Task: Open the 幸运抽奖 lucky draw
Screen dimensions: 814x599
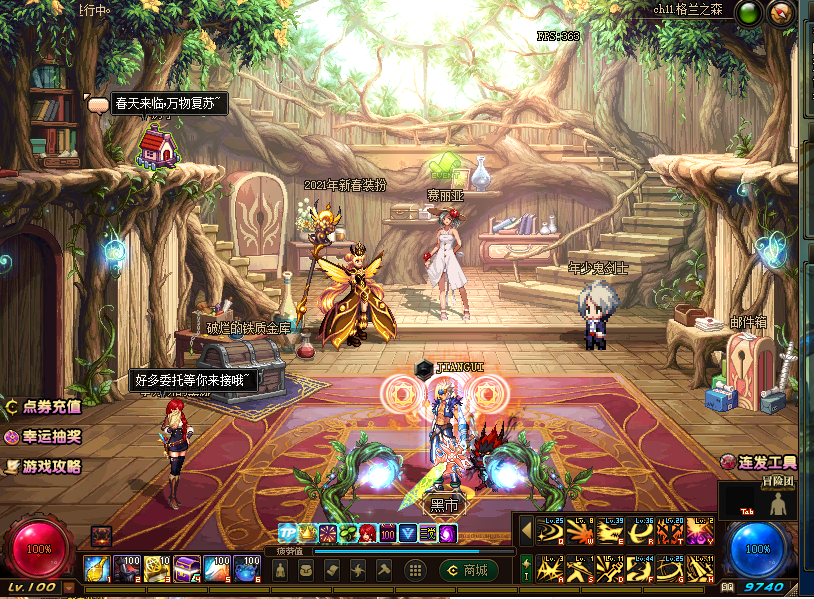Action: point(45,437)
